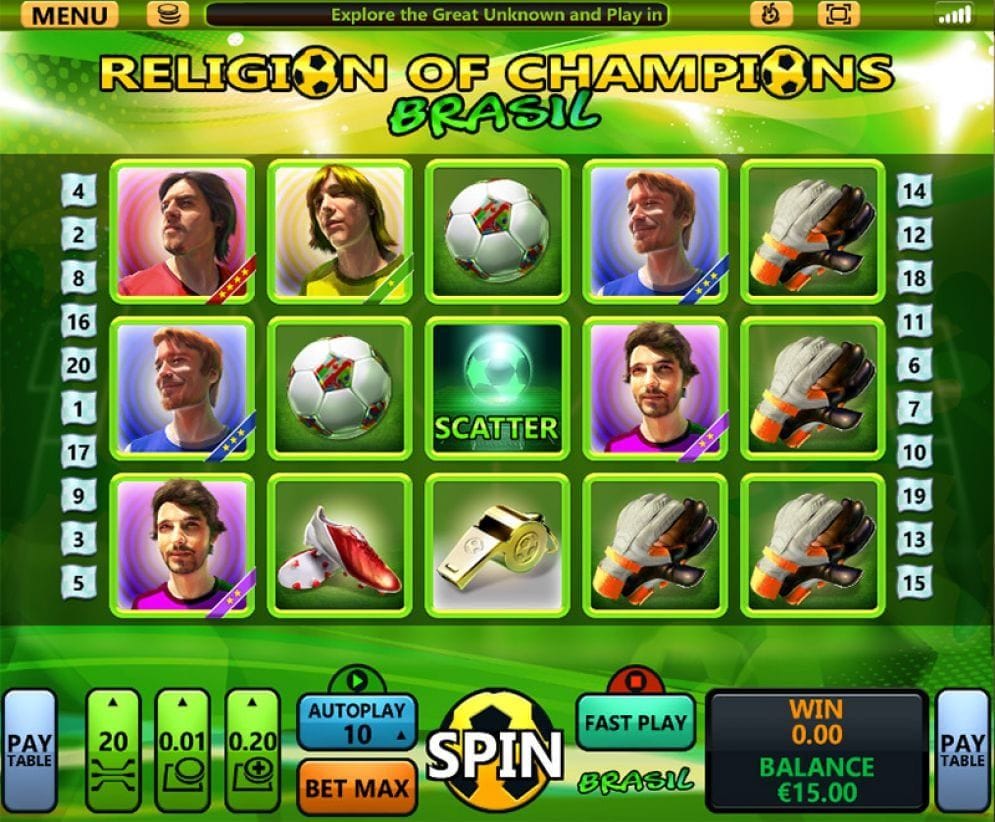Open the left PAY TABLE button
The image size is (995, 822).
pos(28,751)
